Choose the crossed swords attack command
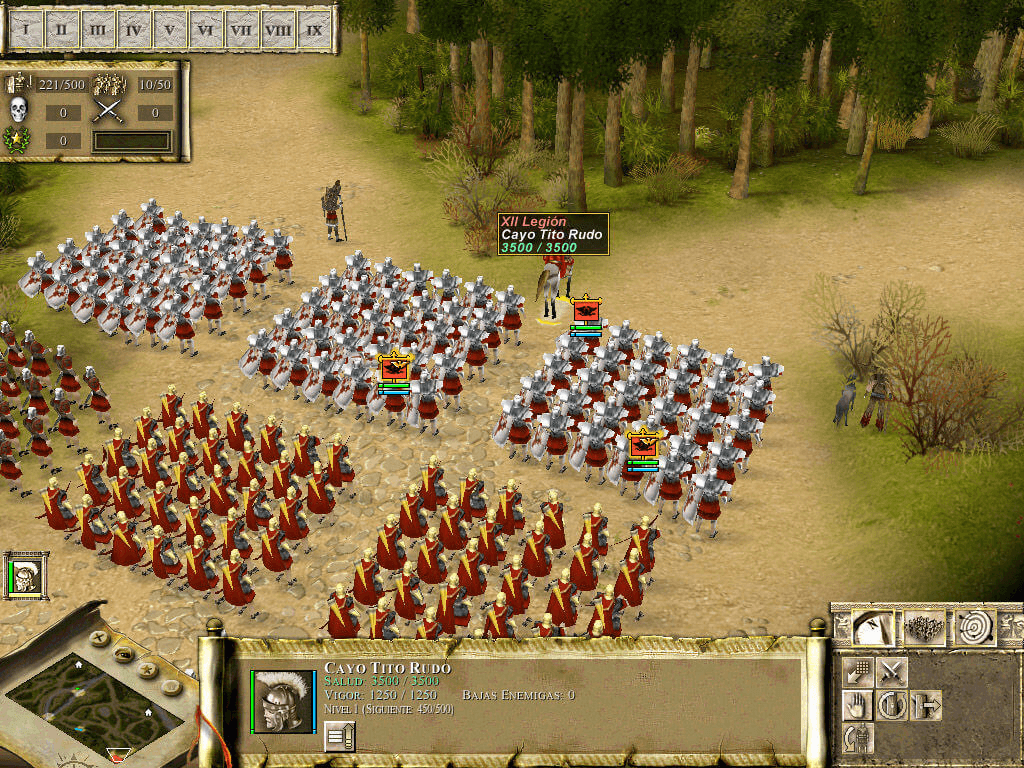 tap(892, 673)
